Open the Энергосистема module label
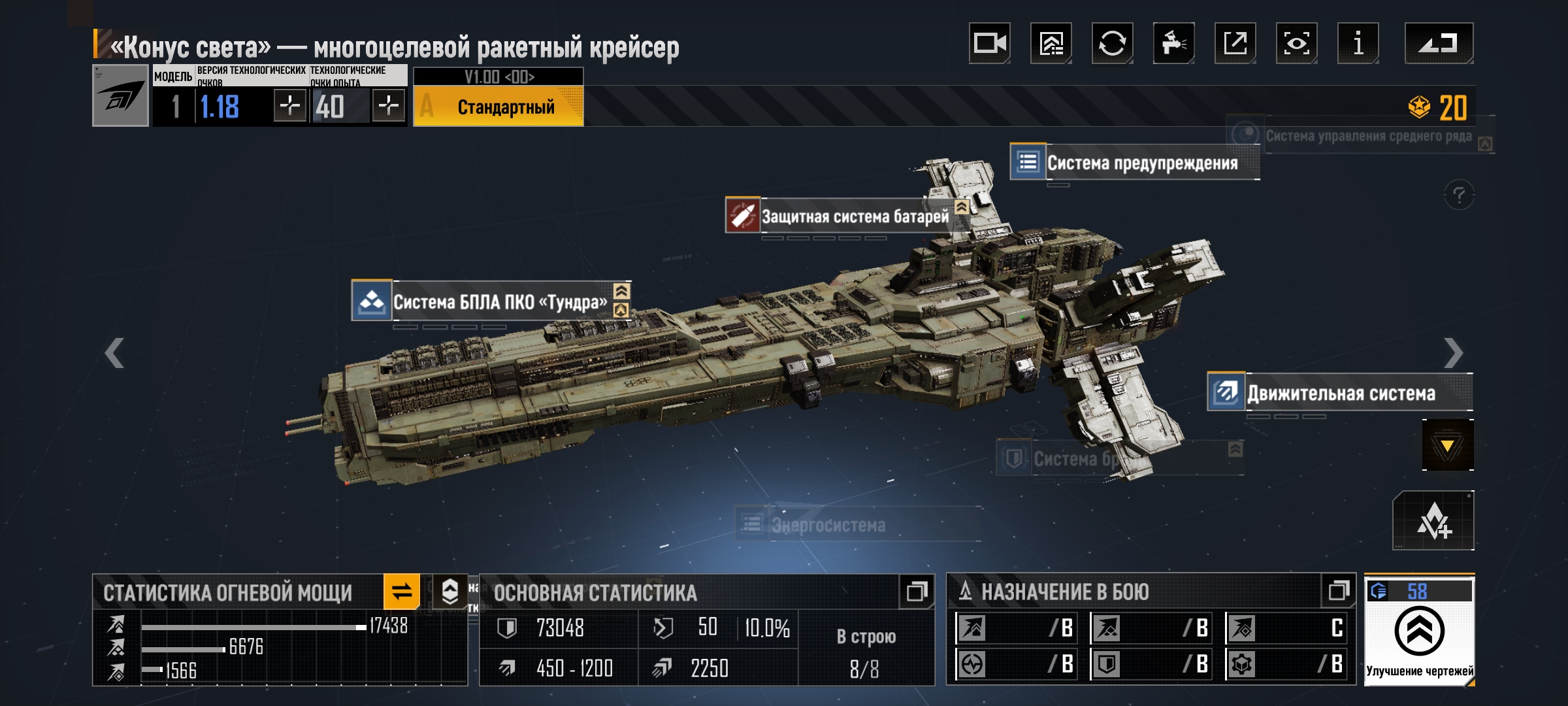 click(828, 525)
